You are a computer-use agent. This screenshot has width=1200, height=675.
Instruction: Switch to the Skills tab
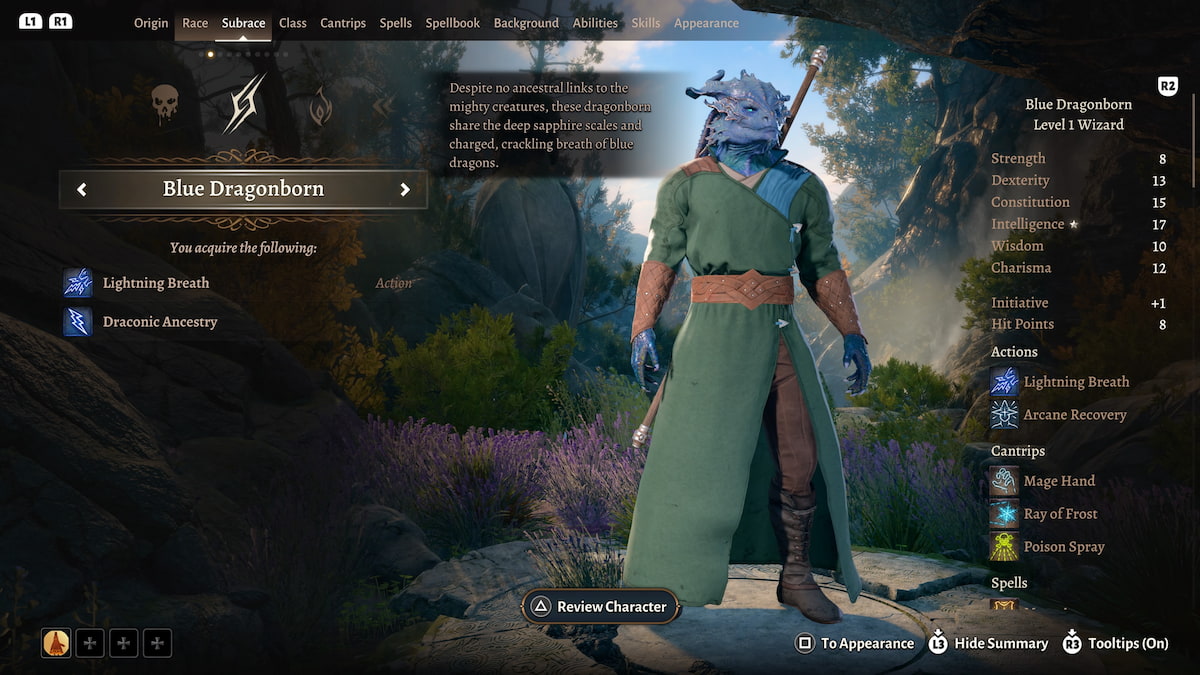(x=646, y=23)
